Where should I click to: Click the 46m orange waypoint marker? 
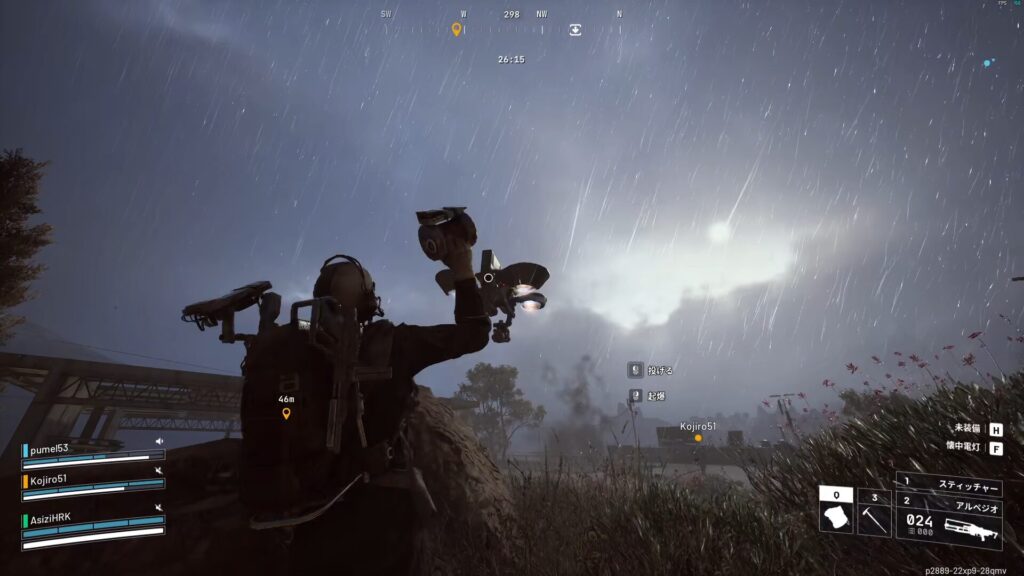[286, 413]
